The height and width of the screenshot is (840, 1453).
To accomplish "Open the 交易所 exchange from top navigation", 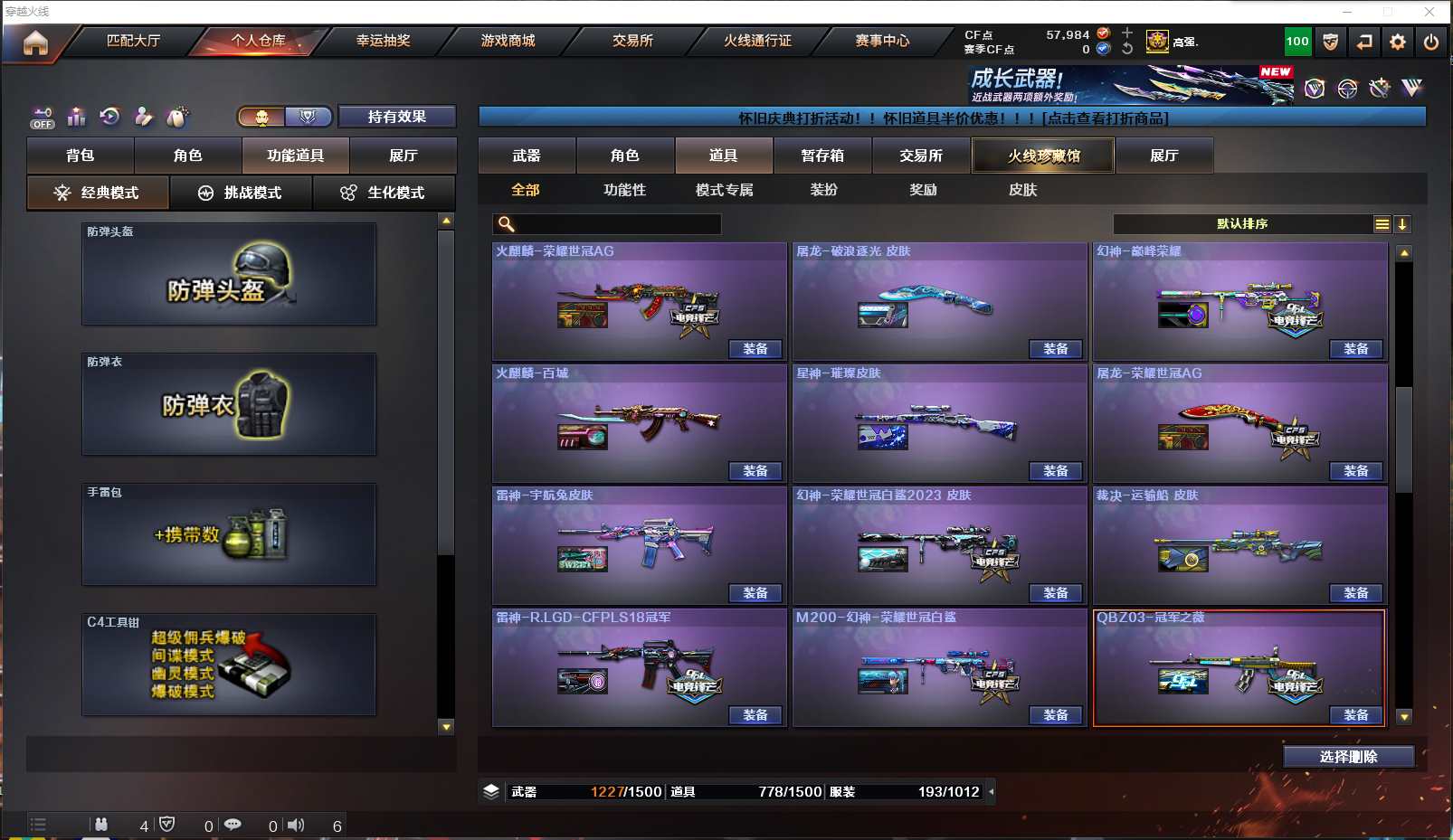I will point(632,41).
